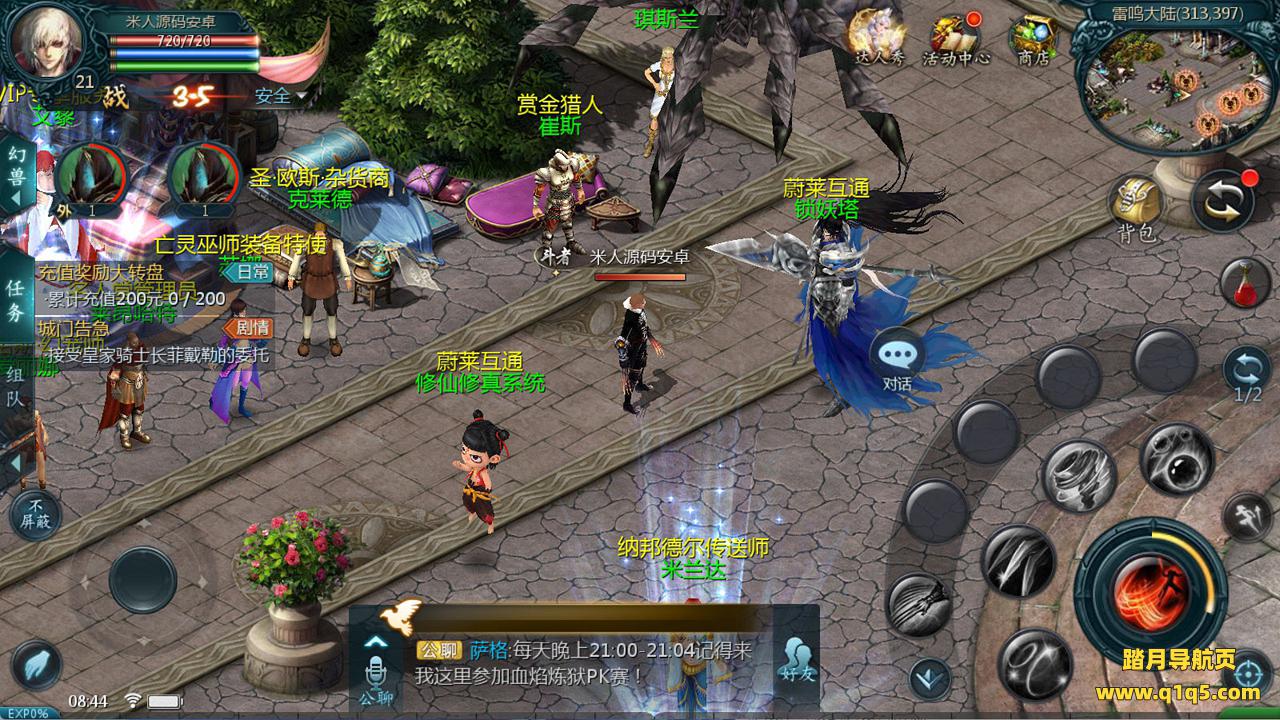Open the 好友 friends list
Image resolution: width=1280 pixels, height=720 pixels.
click(797, 659)
